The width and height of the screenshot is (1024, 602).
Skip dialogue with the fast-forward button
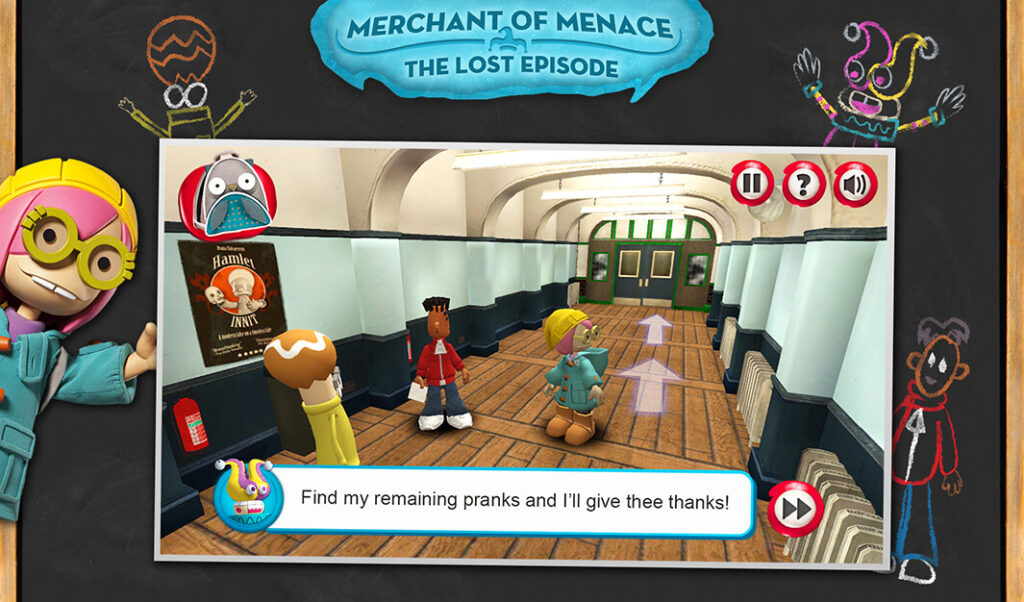(796, 509)
